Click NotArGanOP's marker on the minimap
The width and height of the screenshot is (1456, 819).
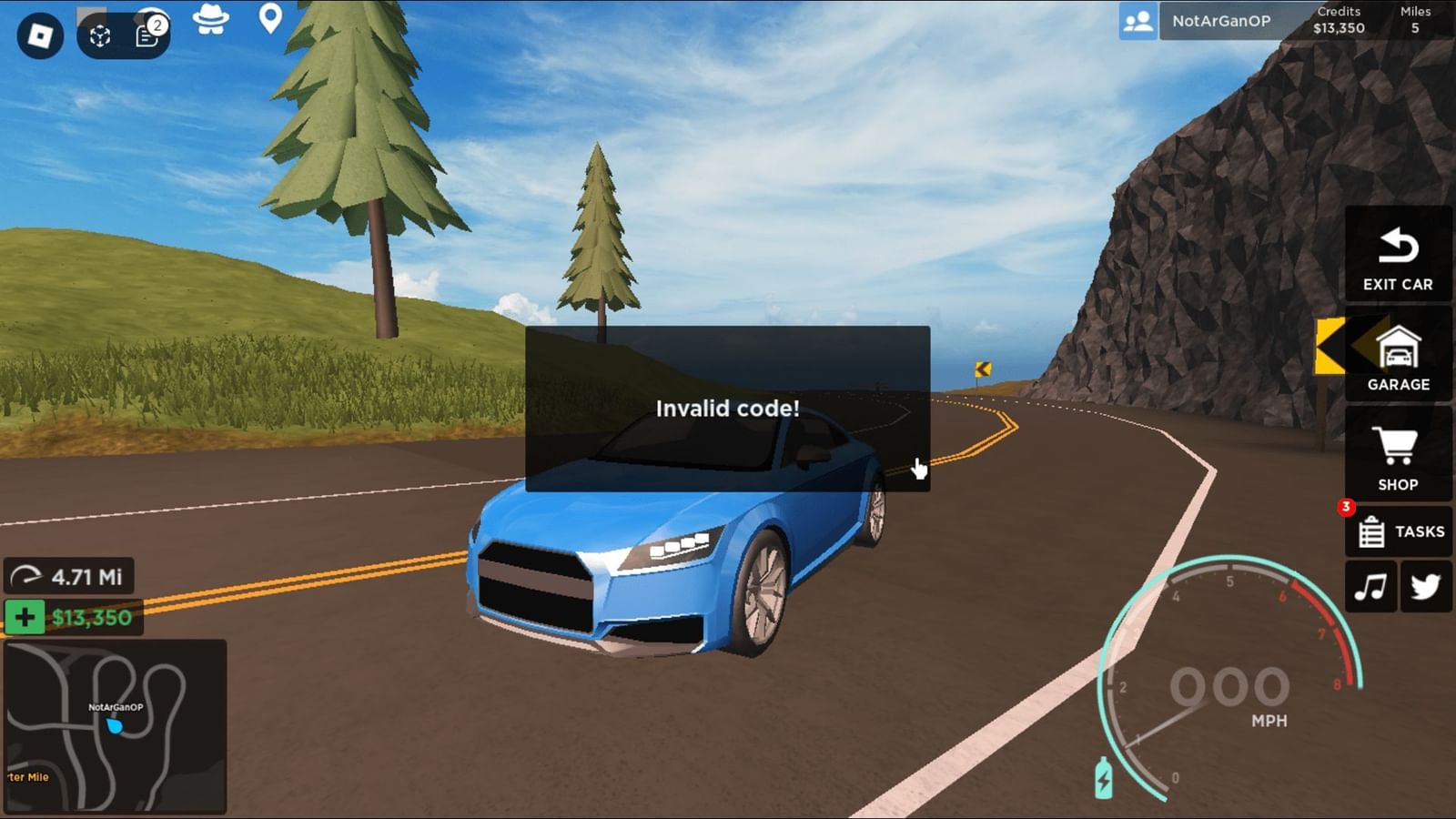point(115,723)
